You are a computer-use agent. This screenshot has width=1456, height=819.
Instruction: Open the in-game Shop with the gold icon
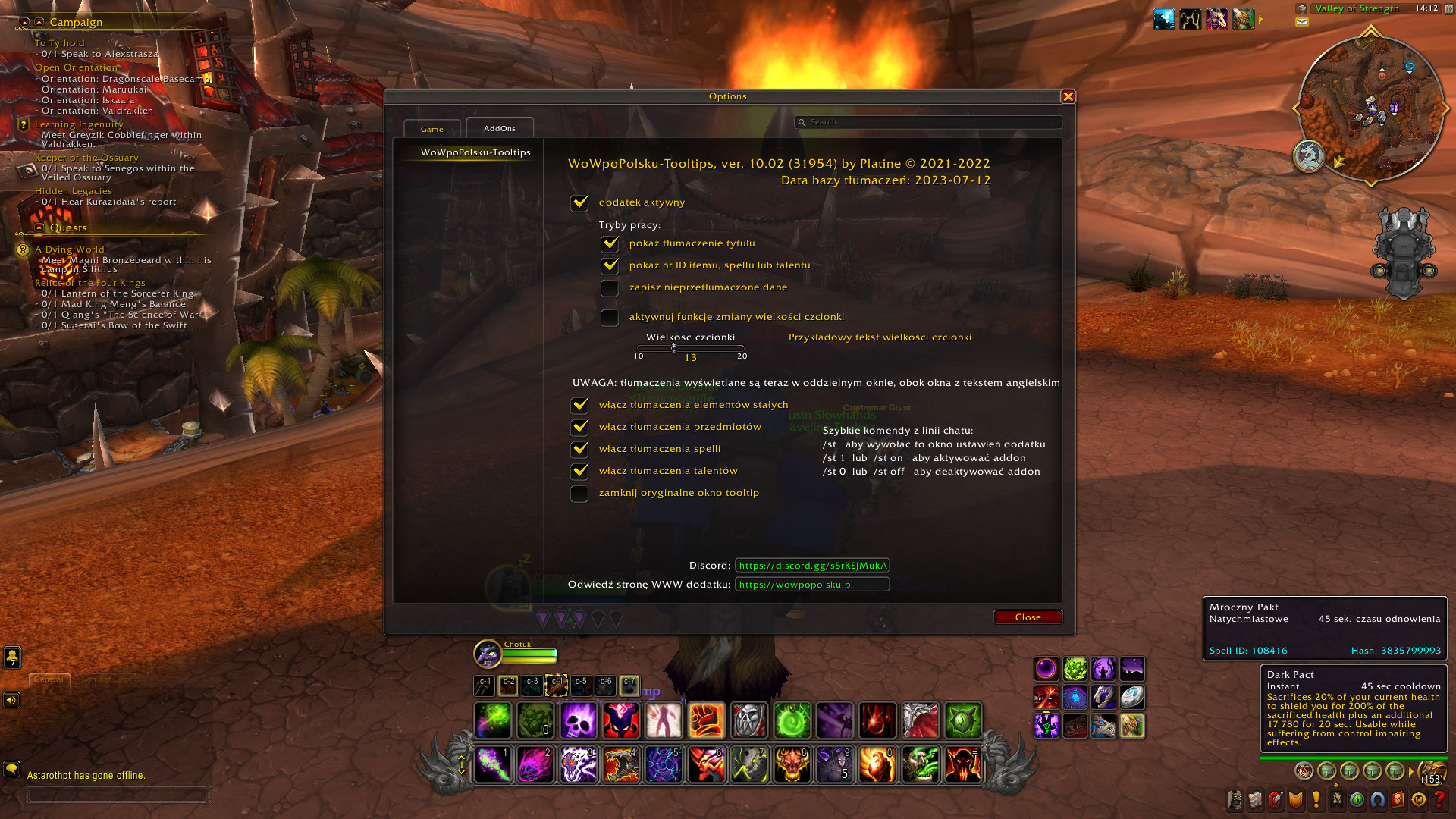pyautogui.click(x=1417, y=799)
